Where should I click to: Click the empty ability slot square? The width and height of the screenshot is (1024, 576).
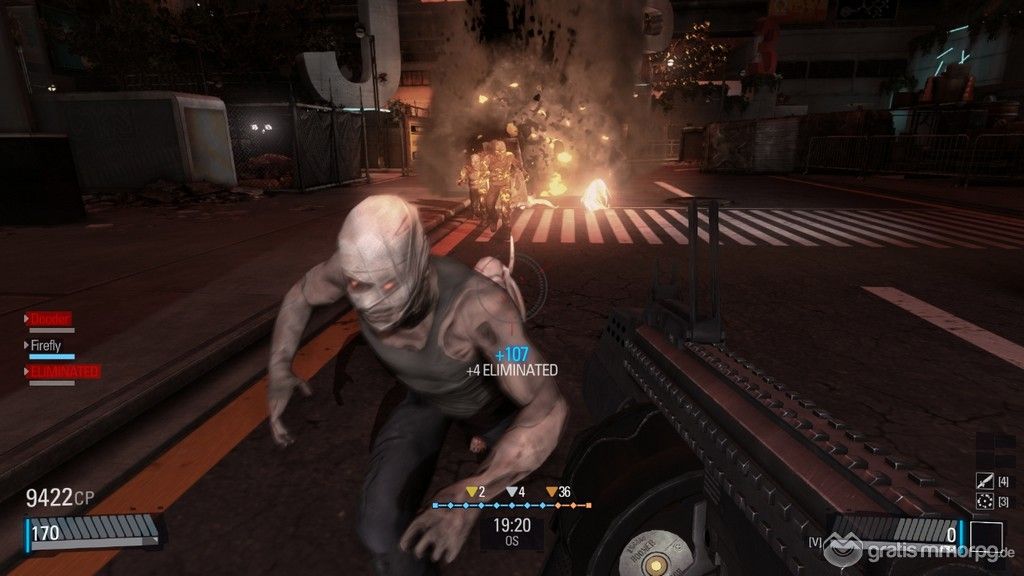pyautogui.click(x=986, y=537)
